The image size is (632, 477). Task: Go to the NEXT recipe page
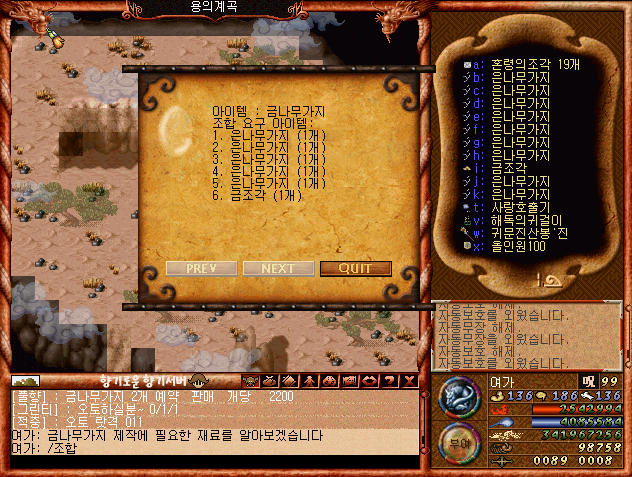click(x=277, y=268)
